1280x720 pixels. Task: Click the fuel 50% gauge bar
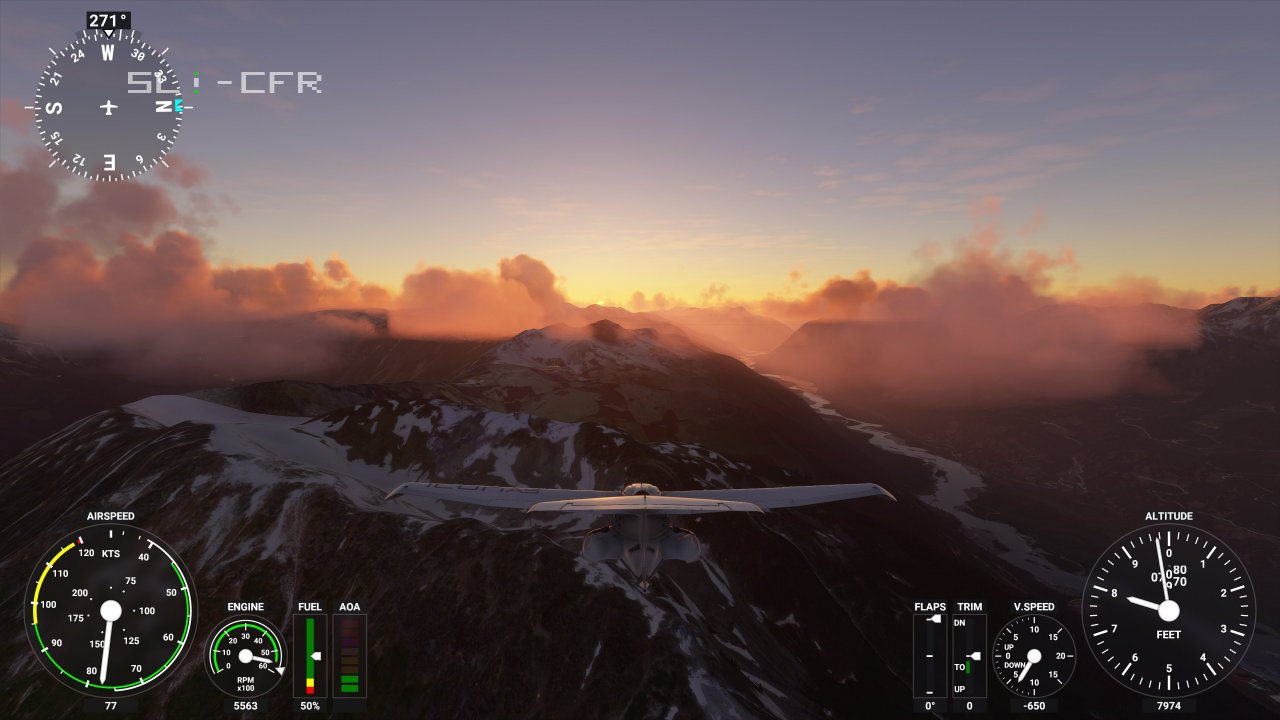click(x=310, y=705)
